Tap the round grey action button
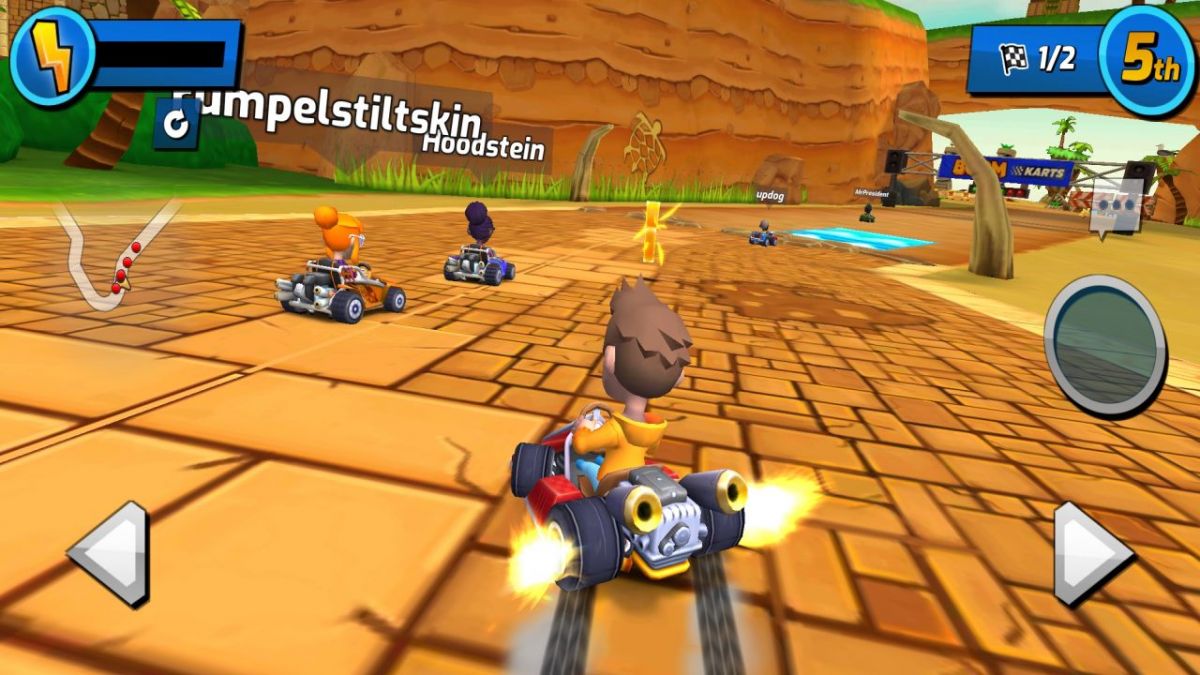The height and width of the screenshot is (675, 1200). tap(1104, 345)
